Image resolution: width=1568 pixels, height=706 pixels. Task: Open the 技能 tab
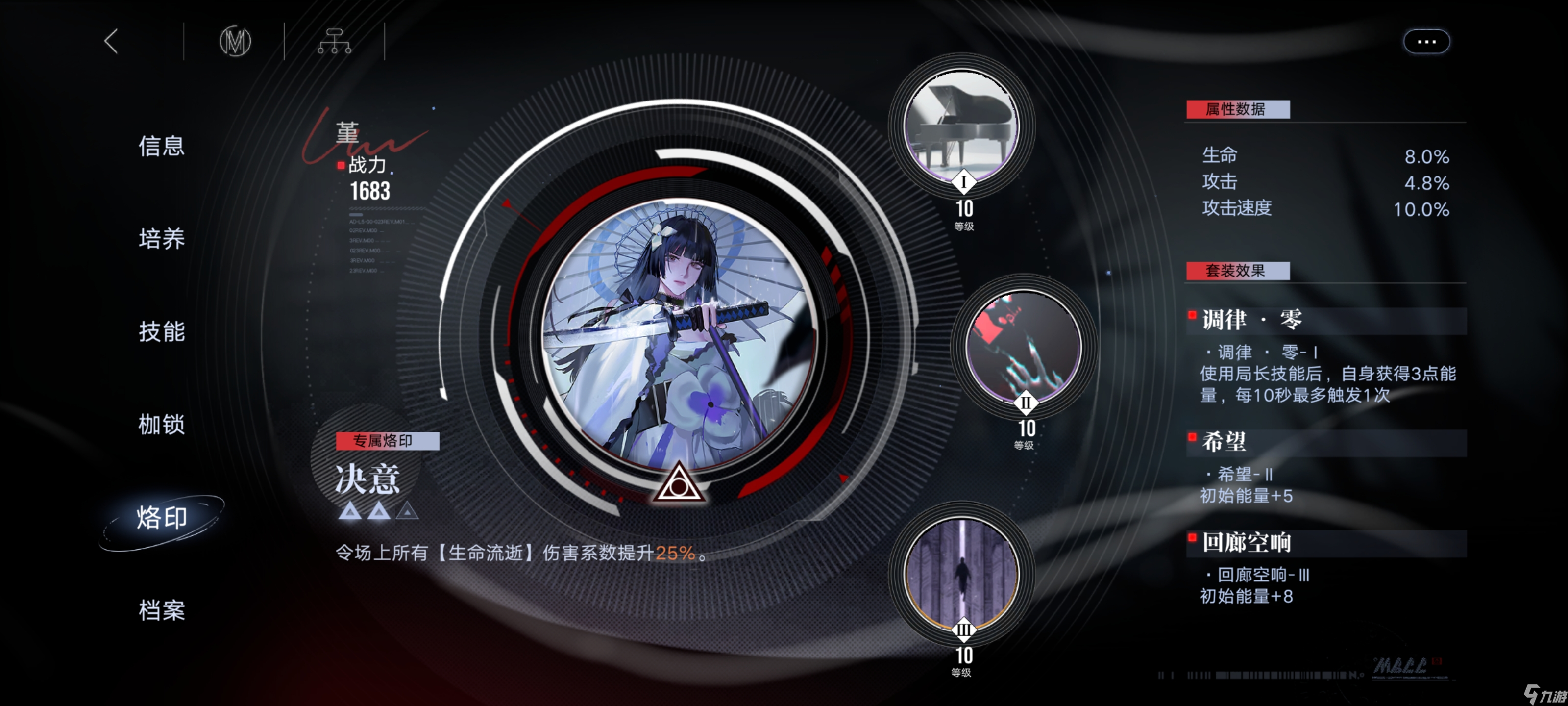[161, 331]
